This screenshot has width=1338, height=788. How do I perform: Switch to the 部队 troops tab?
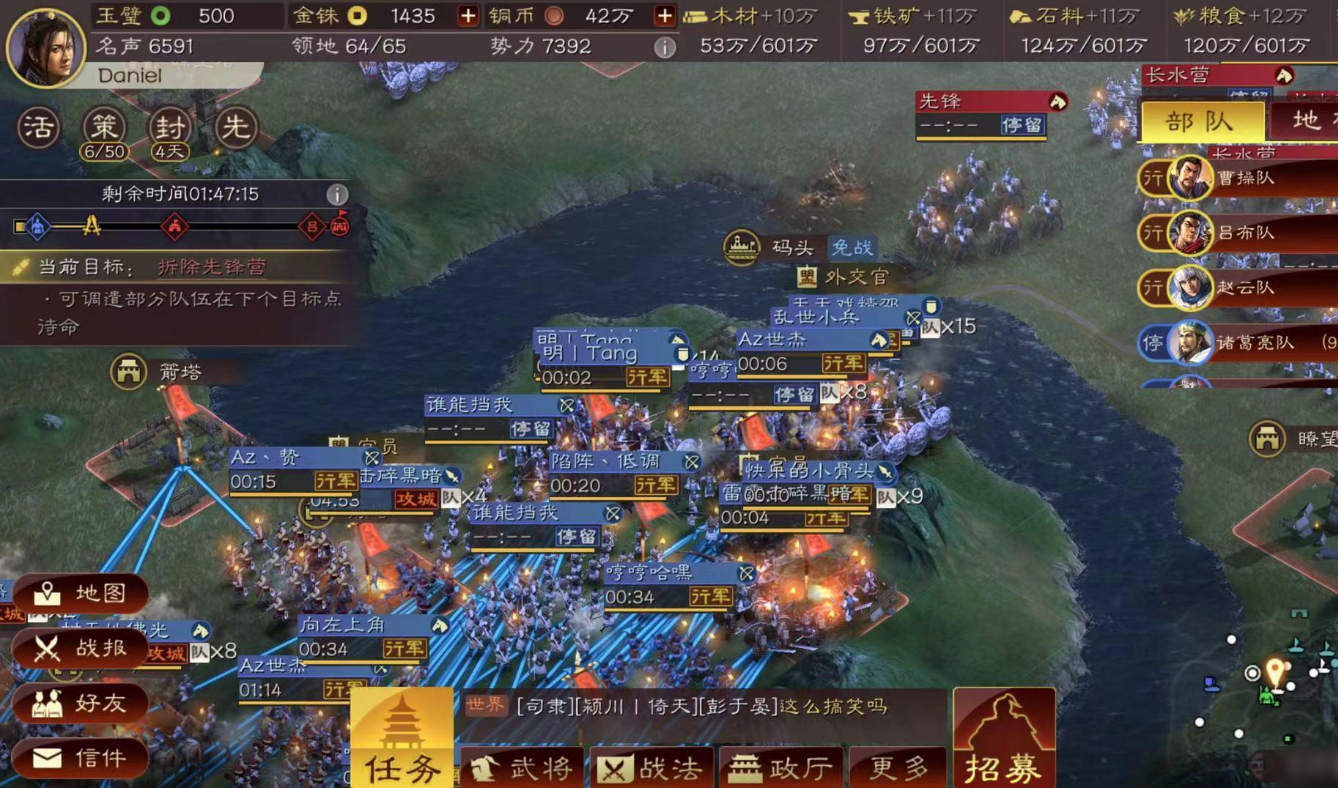point(1202,120)
